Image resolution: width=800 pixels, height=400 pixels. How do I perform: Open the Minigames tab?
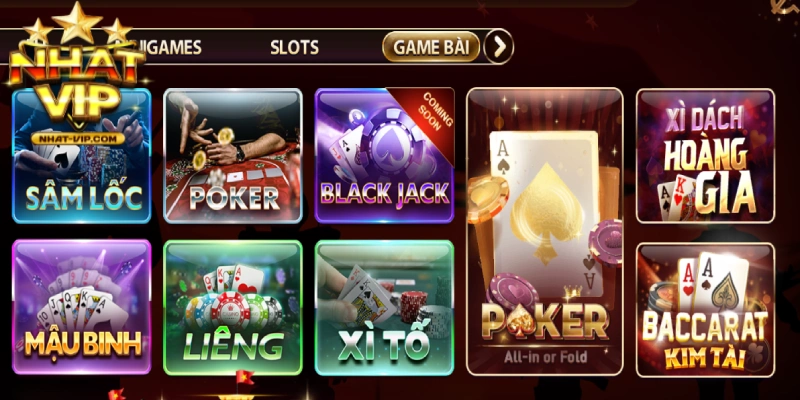(x=172, y=46)
